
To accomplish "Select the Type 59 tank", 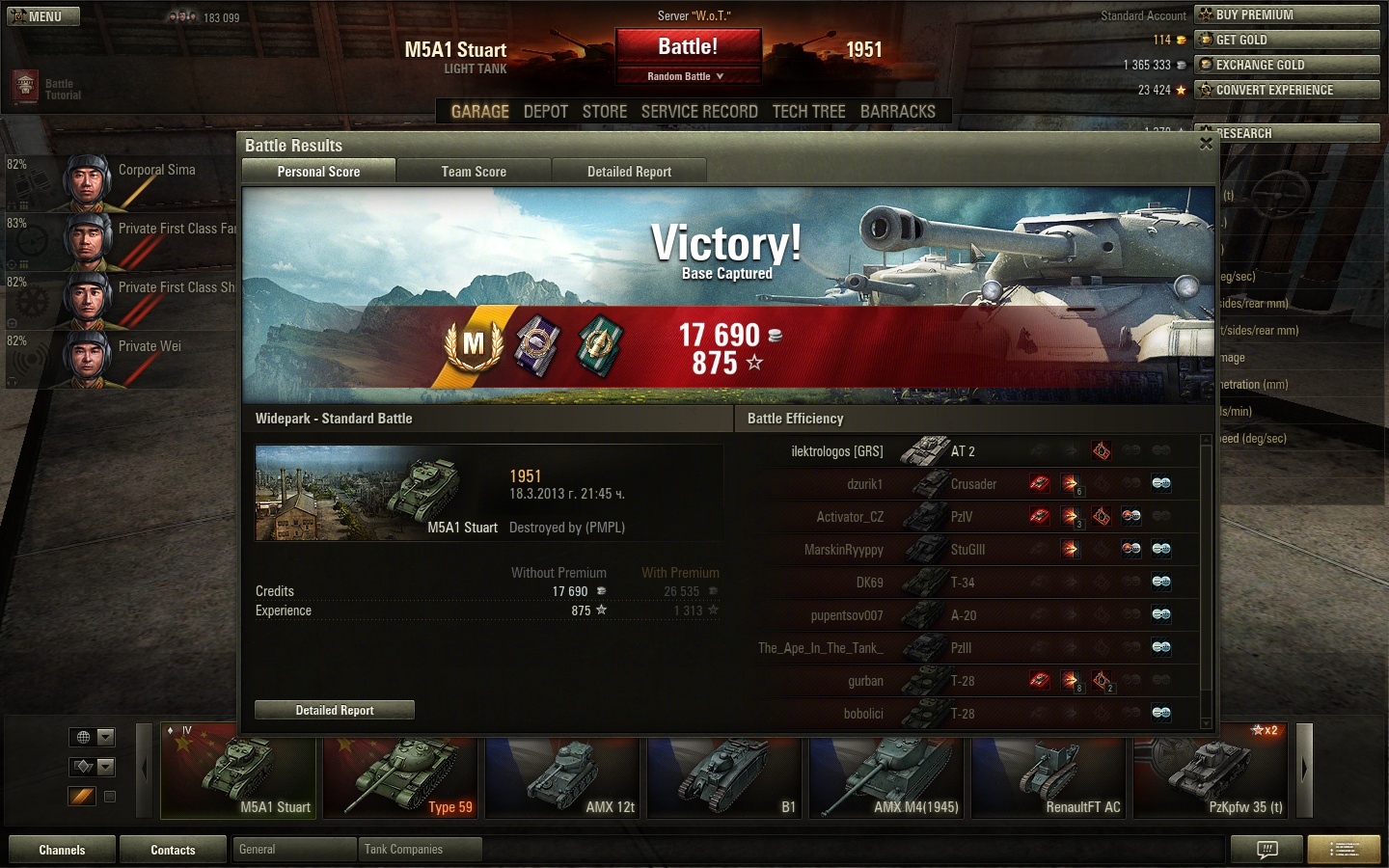I will [x=400, y=777].
